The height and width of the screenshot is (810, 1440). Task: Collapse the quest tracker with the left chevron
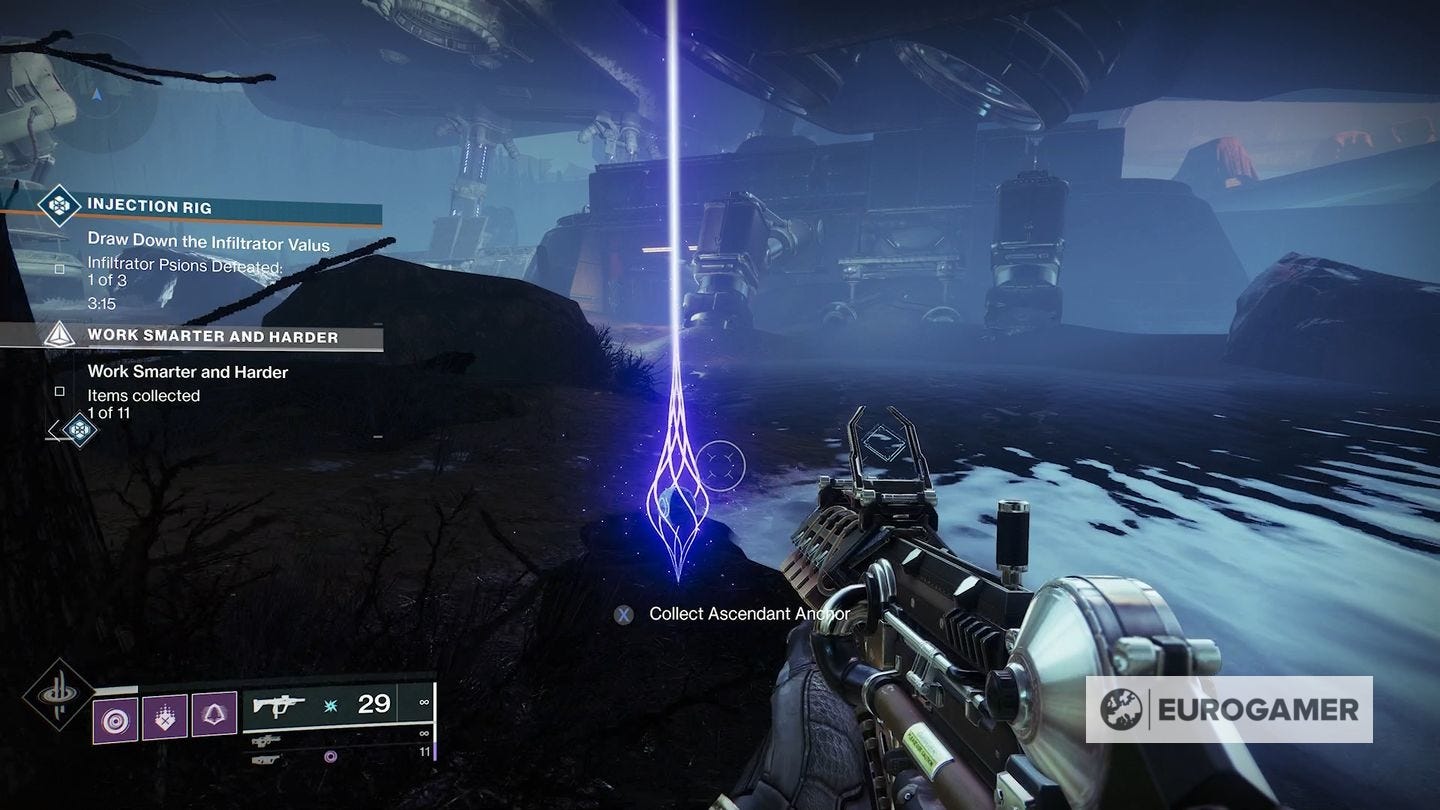pos(53,432)
